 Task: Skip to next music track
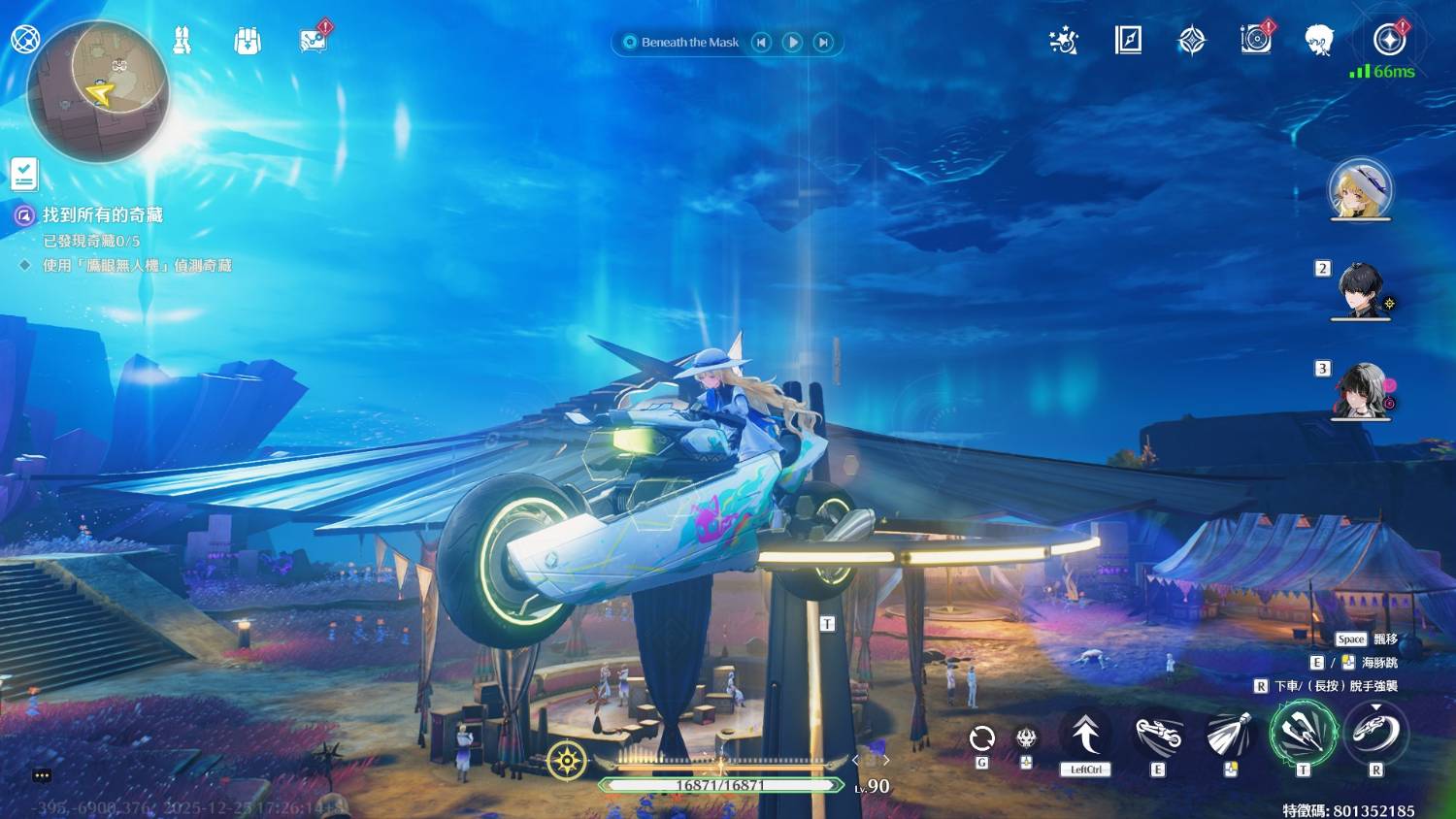(824, 42)
